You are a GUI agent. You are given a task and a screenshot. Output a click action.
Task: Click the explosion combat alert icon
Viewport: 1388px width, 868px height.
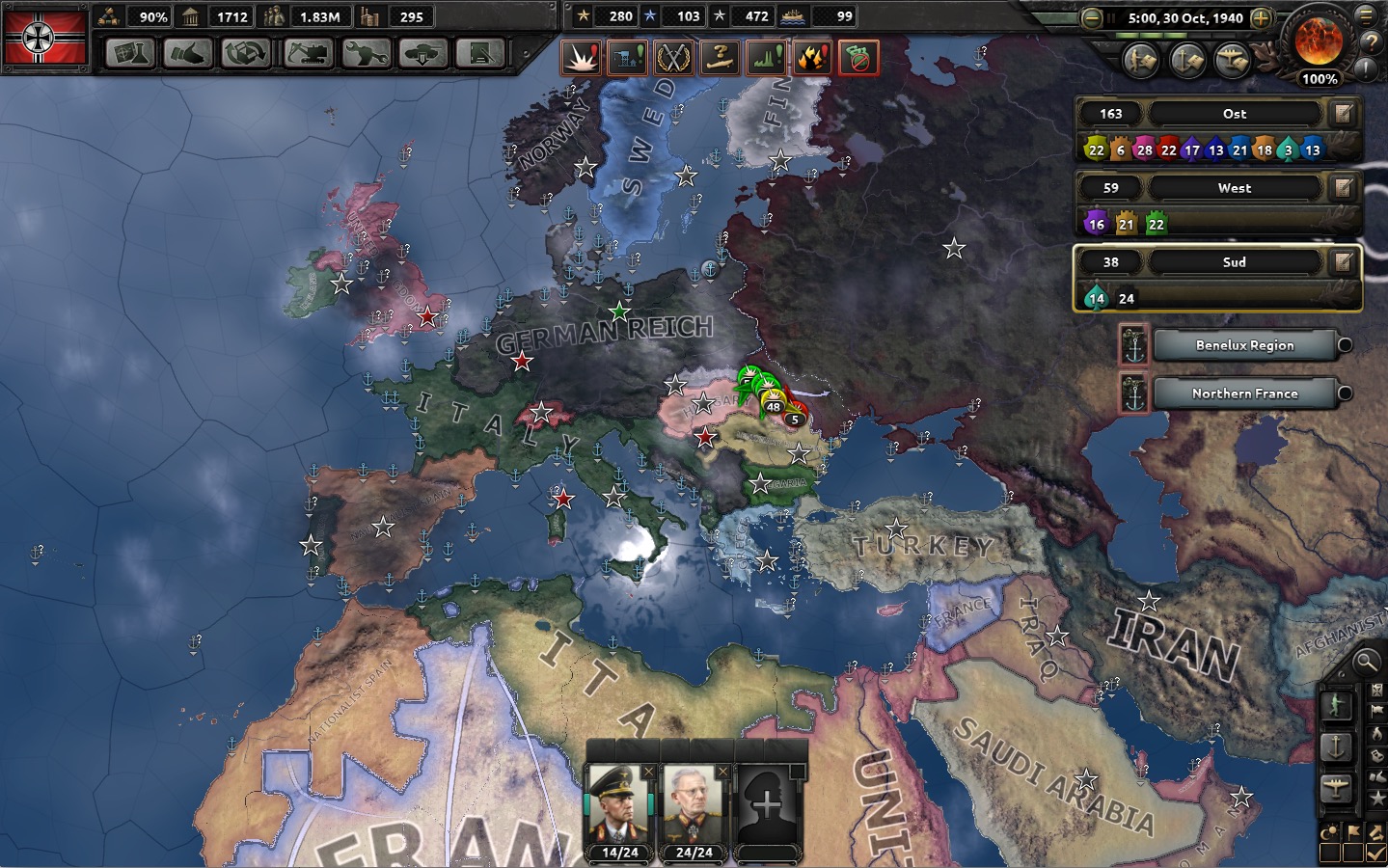click(x=581, y=58)
